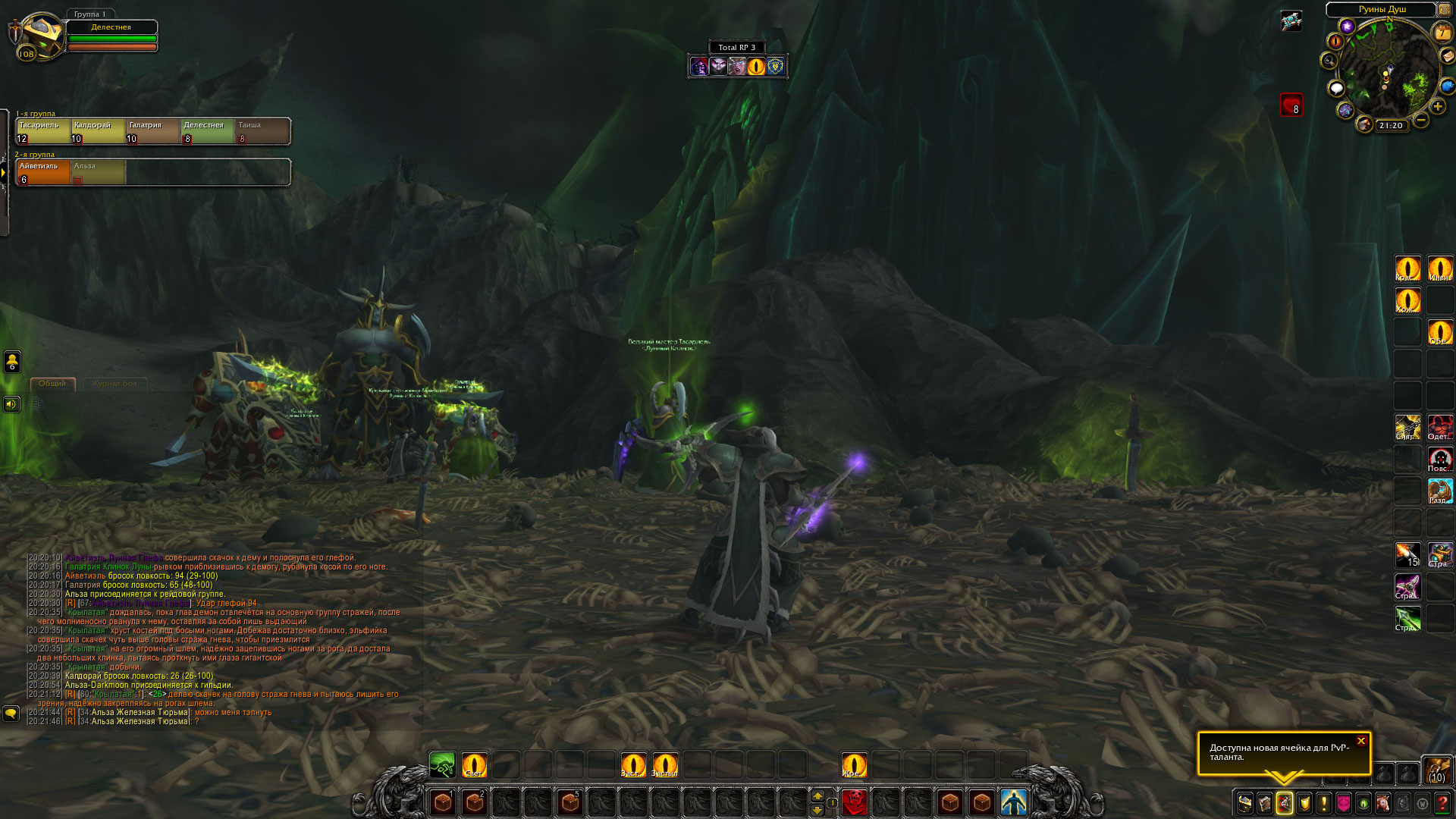Select the Тасариель raid frame
Screen dimensions: 1456x819
click(44, 131)
